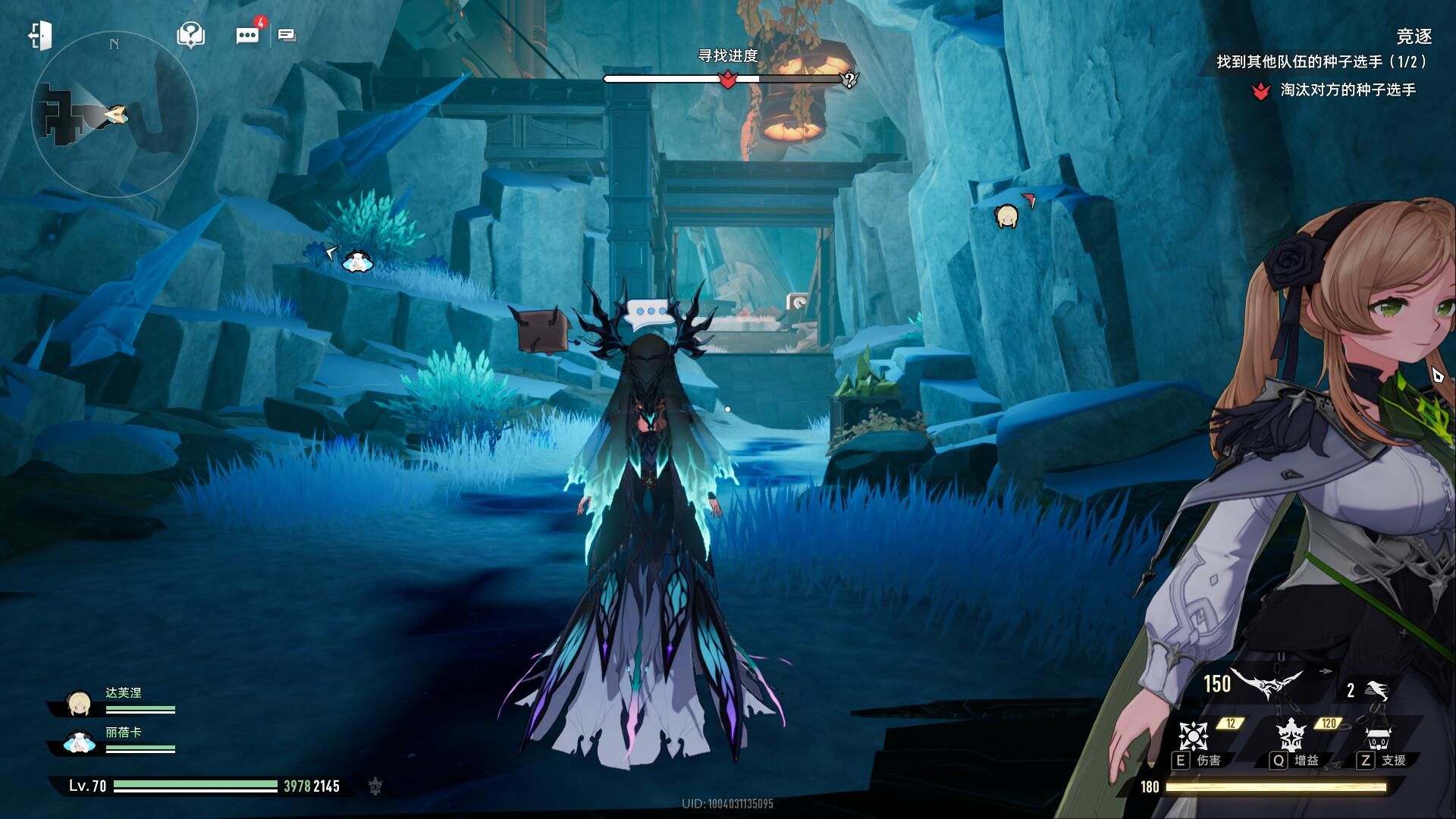Select the winged weapon icon

click(1266, 683)
